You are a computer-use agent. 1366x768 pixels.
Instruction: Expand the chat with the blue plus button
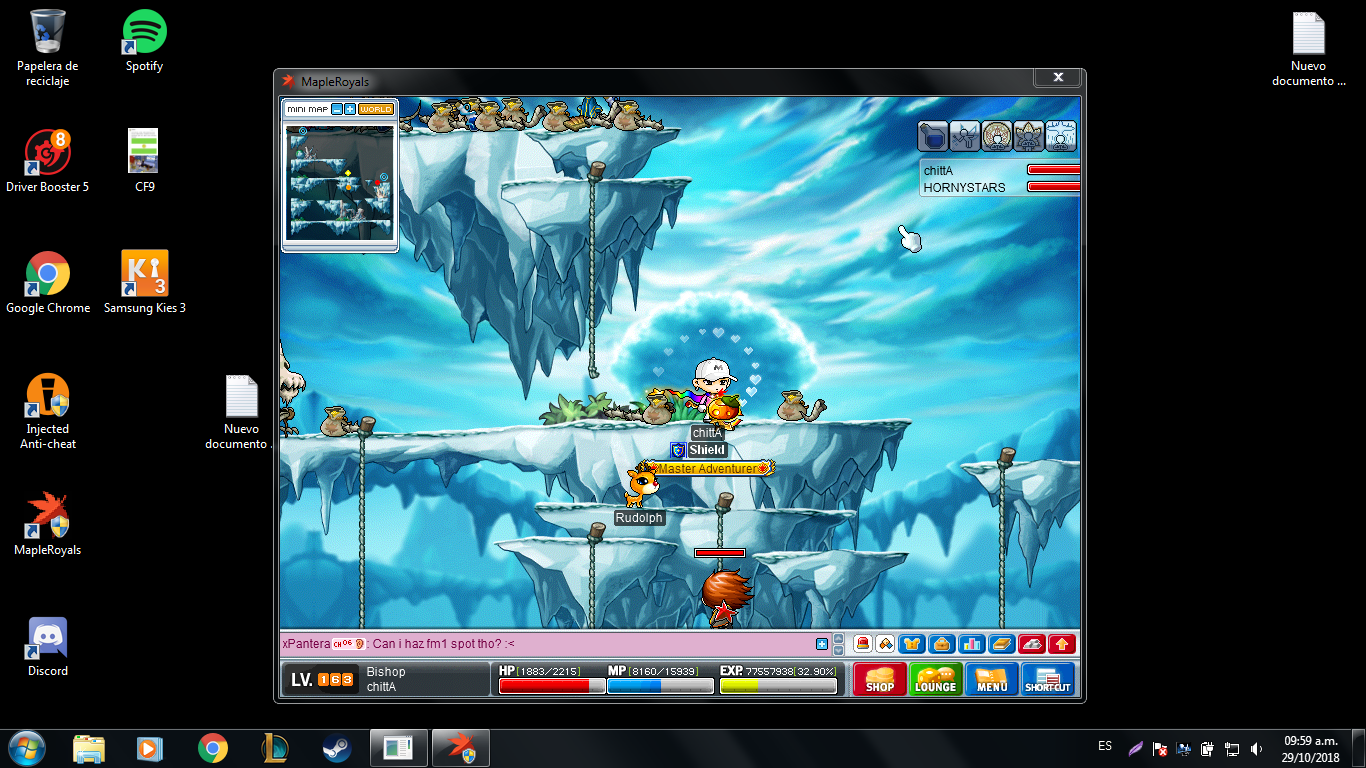pos(823,644)
